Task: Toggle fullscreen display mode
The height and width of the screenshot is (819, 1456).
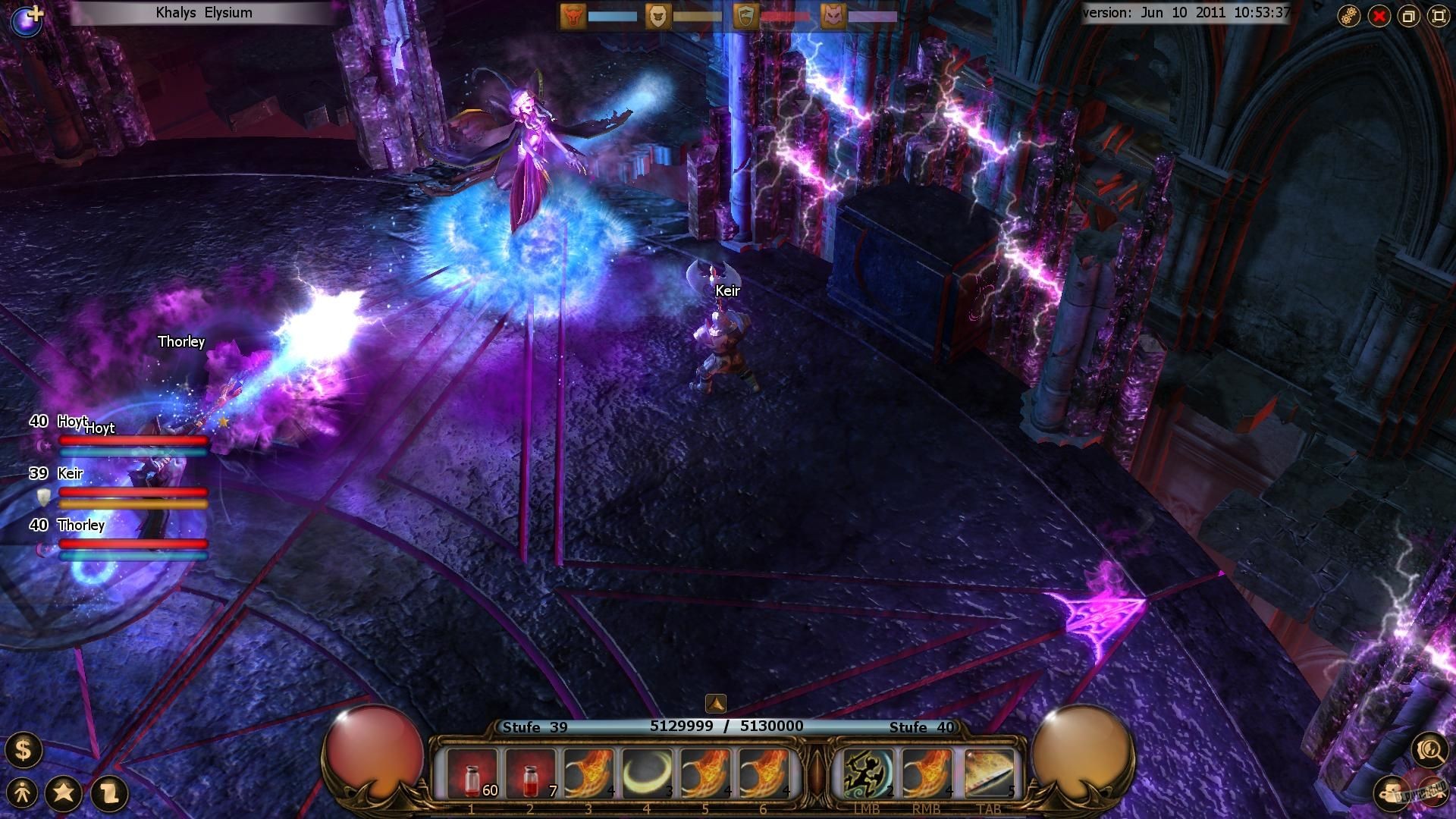Action: click(1438, 15)
